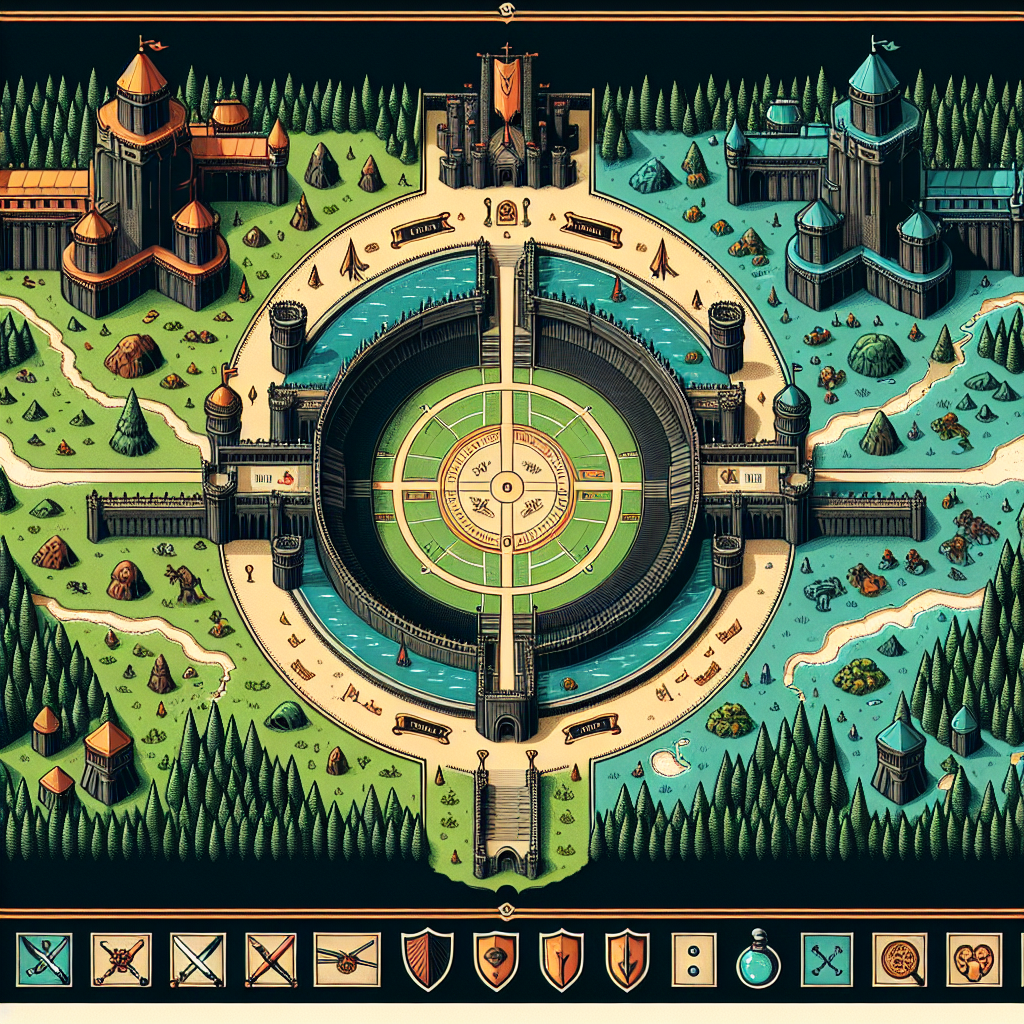Select the teal crossed swords icon
The height and width of the screenshot is (1024, 1024).
[44, 960]
